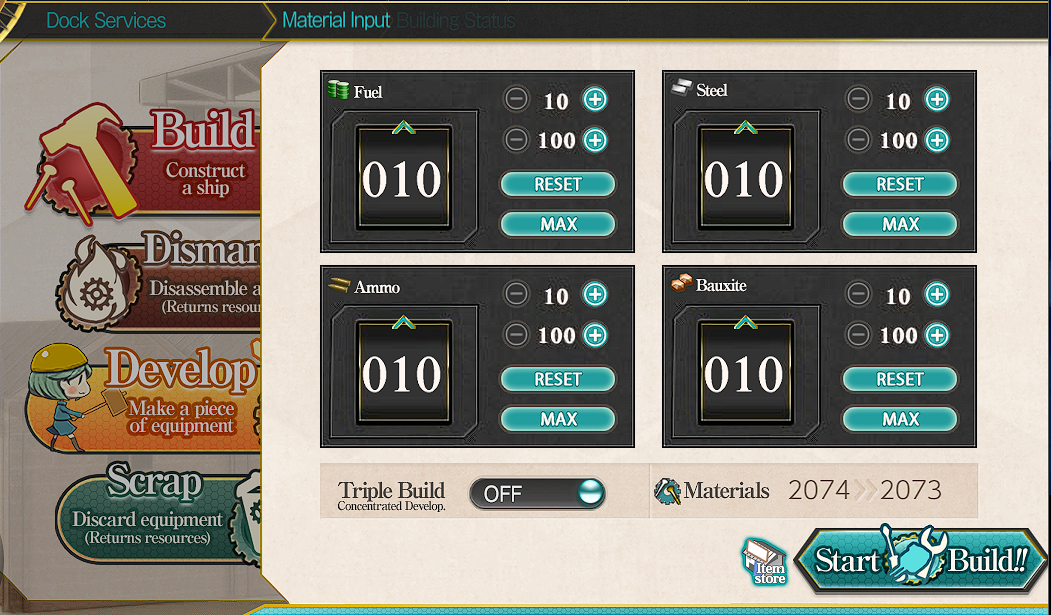Reset the Ammo amount

point(558,379)
